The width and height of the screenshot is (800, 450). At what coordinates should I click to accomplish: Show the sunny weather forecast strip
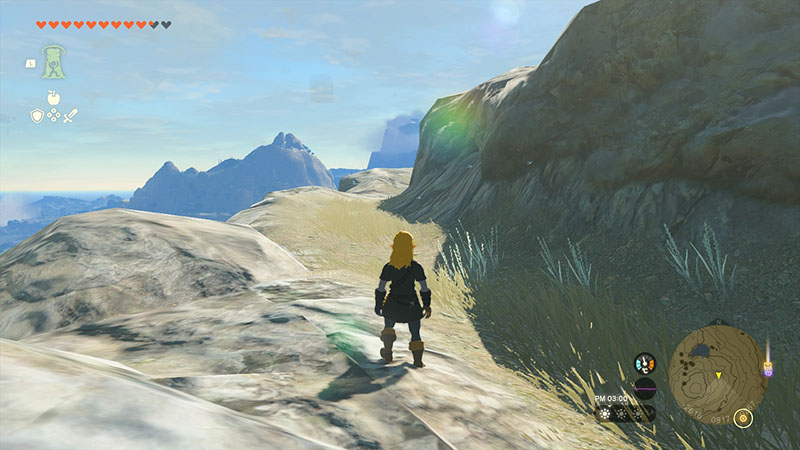pyautogui.click(x=624, y=412)
